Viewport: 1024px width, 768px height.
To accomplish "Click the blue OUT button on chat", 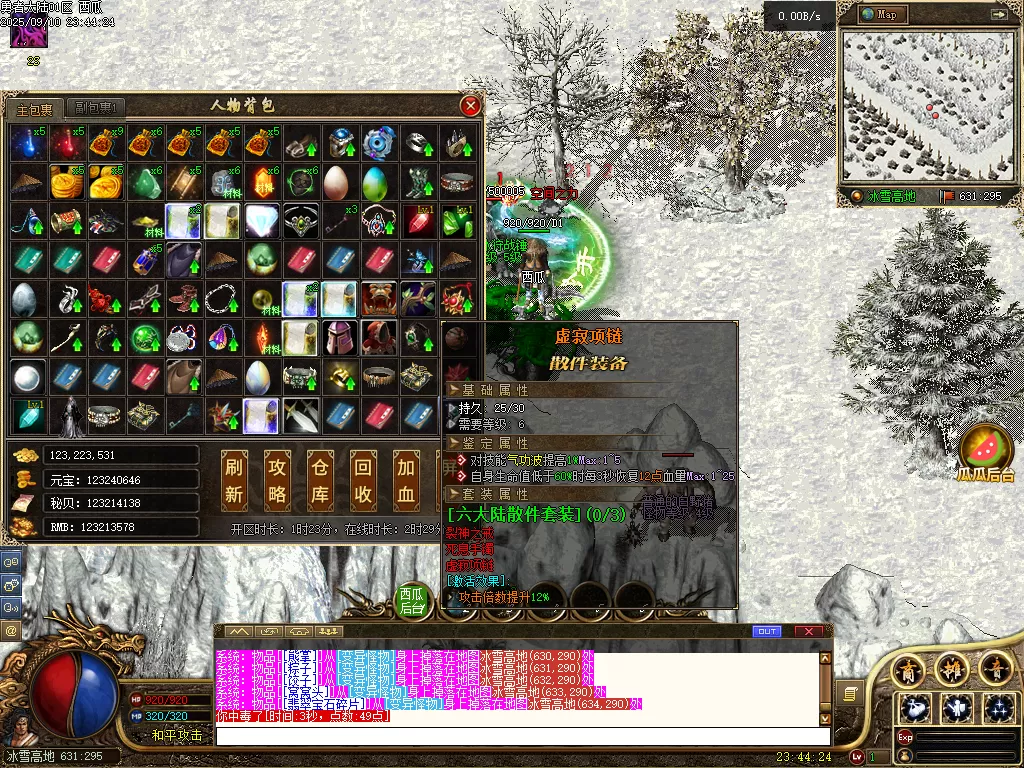I will (x=767, y=631).
